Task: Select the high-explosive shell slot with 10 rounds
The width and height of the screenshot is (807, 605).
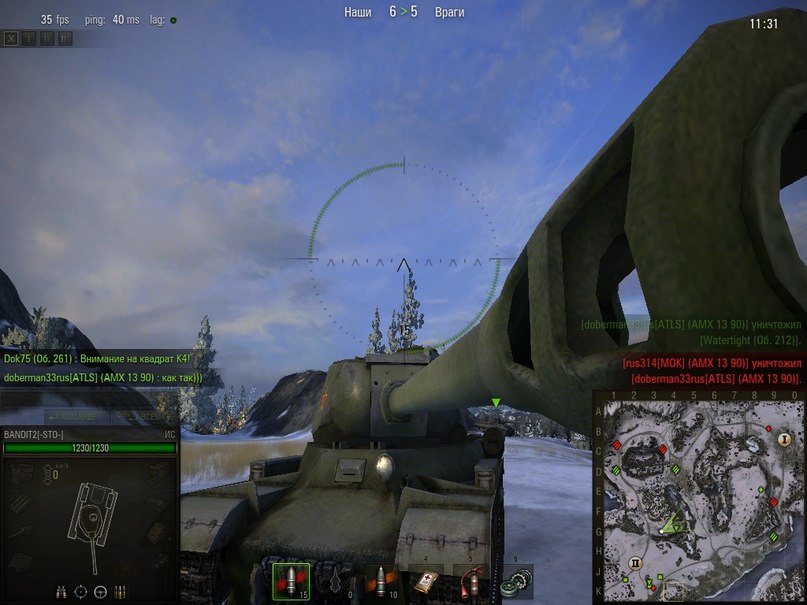Action: 381,579
